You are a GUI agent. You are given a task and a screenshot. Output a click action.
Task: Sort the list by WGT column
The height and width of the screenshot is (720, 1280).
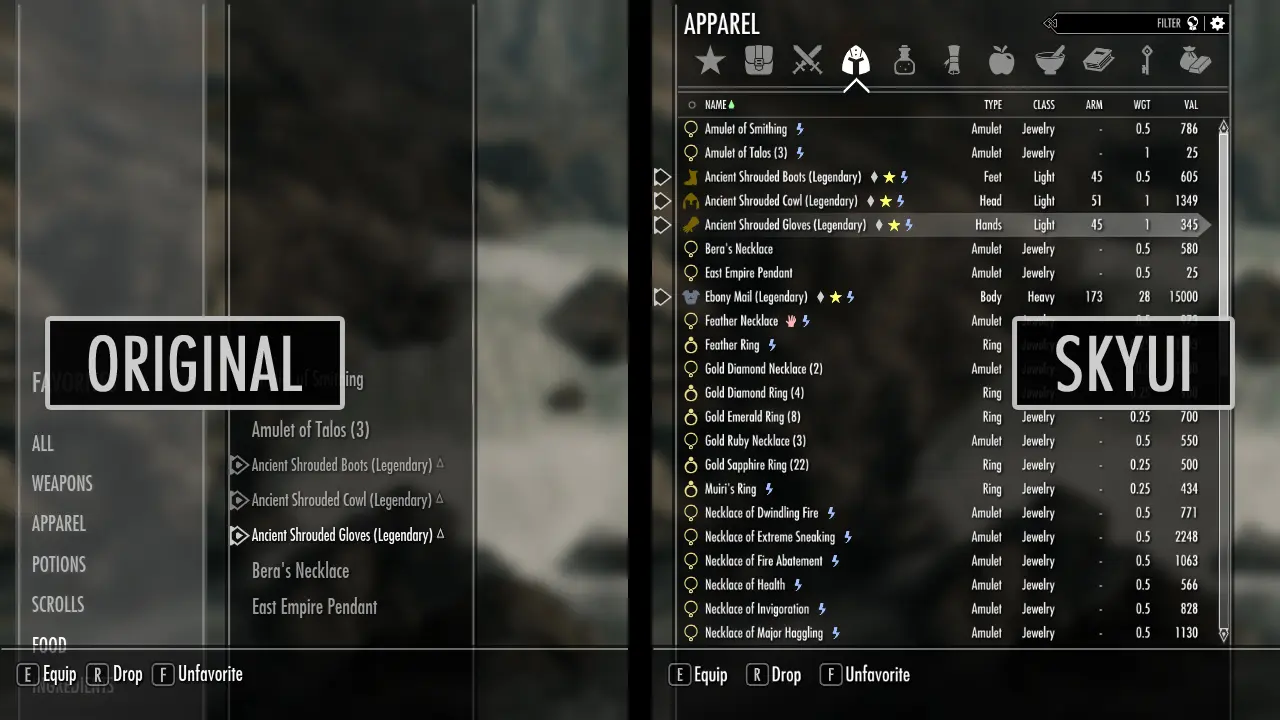1141,104
